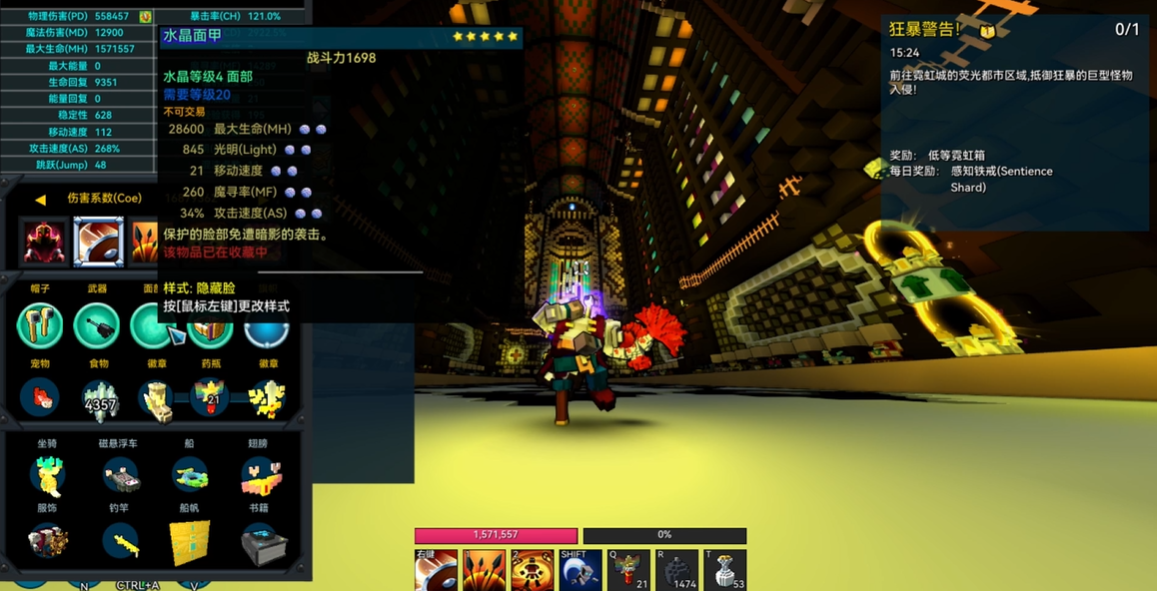Open the 武器 weapon equipment slot
1157x591 pixels.
pyautogui.click(x=97, y=325)
